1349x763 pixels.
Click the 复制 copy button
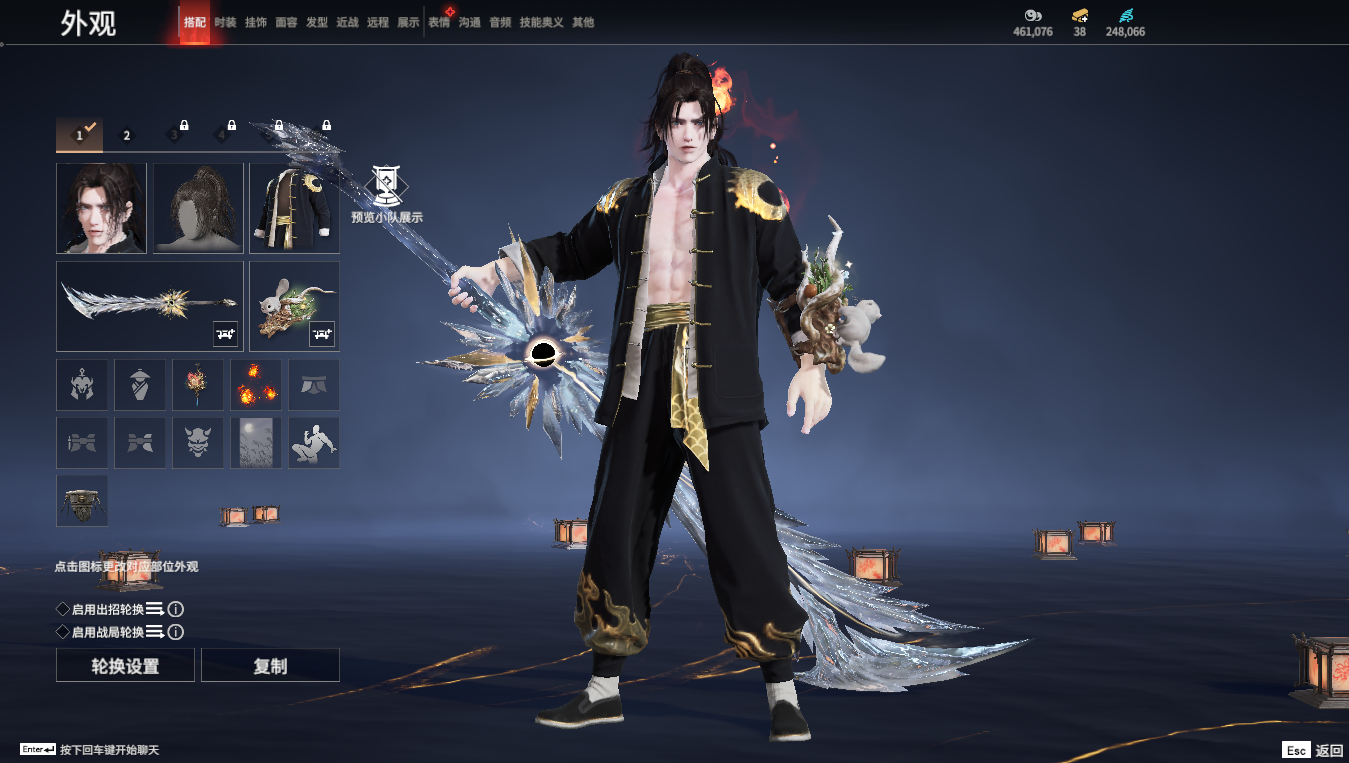(x=270, y=666)
